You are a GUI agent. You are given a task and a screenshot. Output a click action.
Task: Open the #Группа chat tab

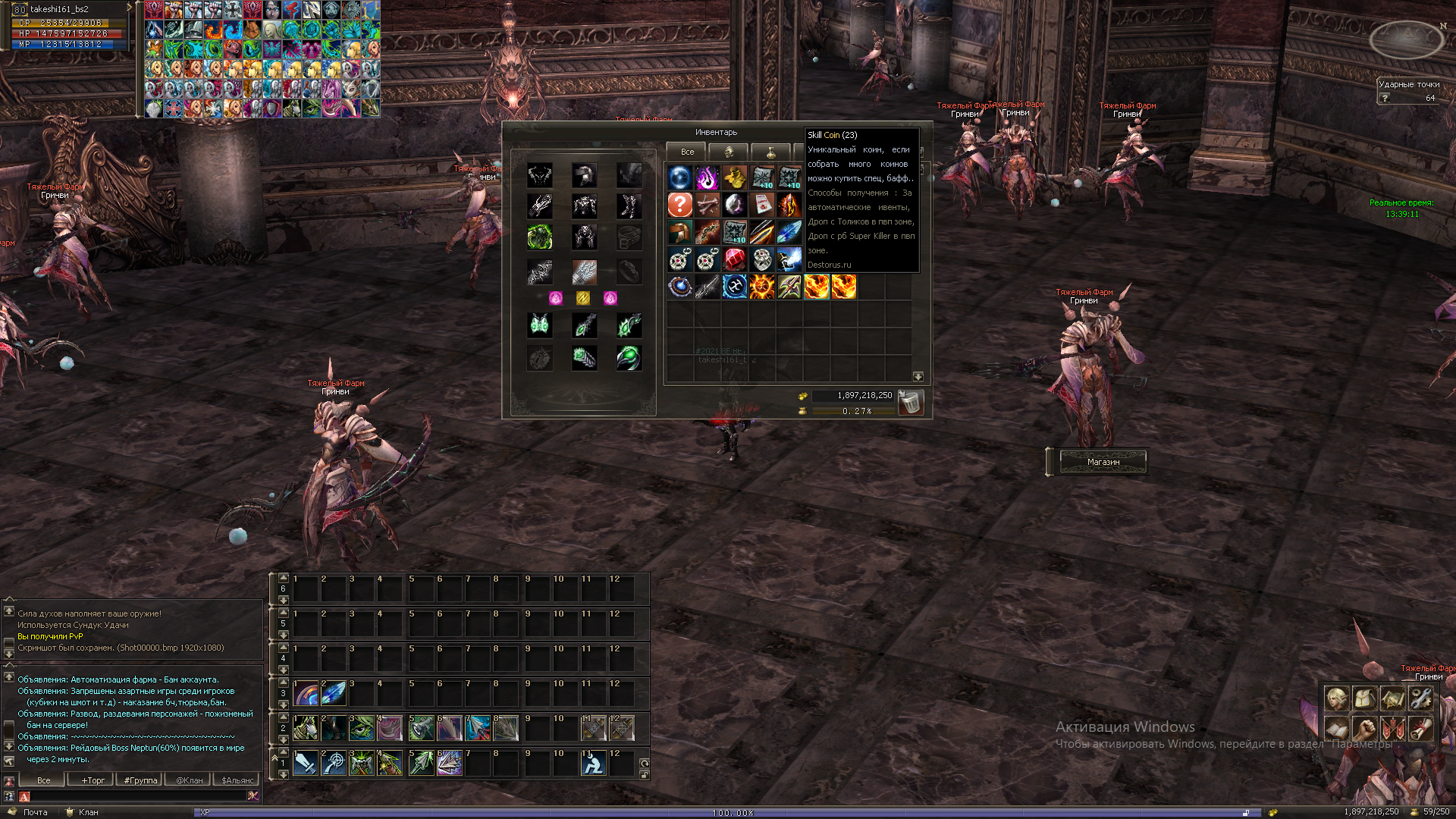(x=141, y=780)
